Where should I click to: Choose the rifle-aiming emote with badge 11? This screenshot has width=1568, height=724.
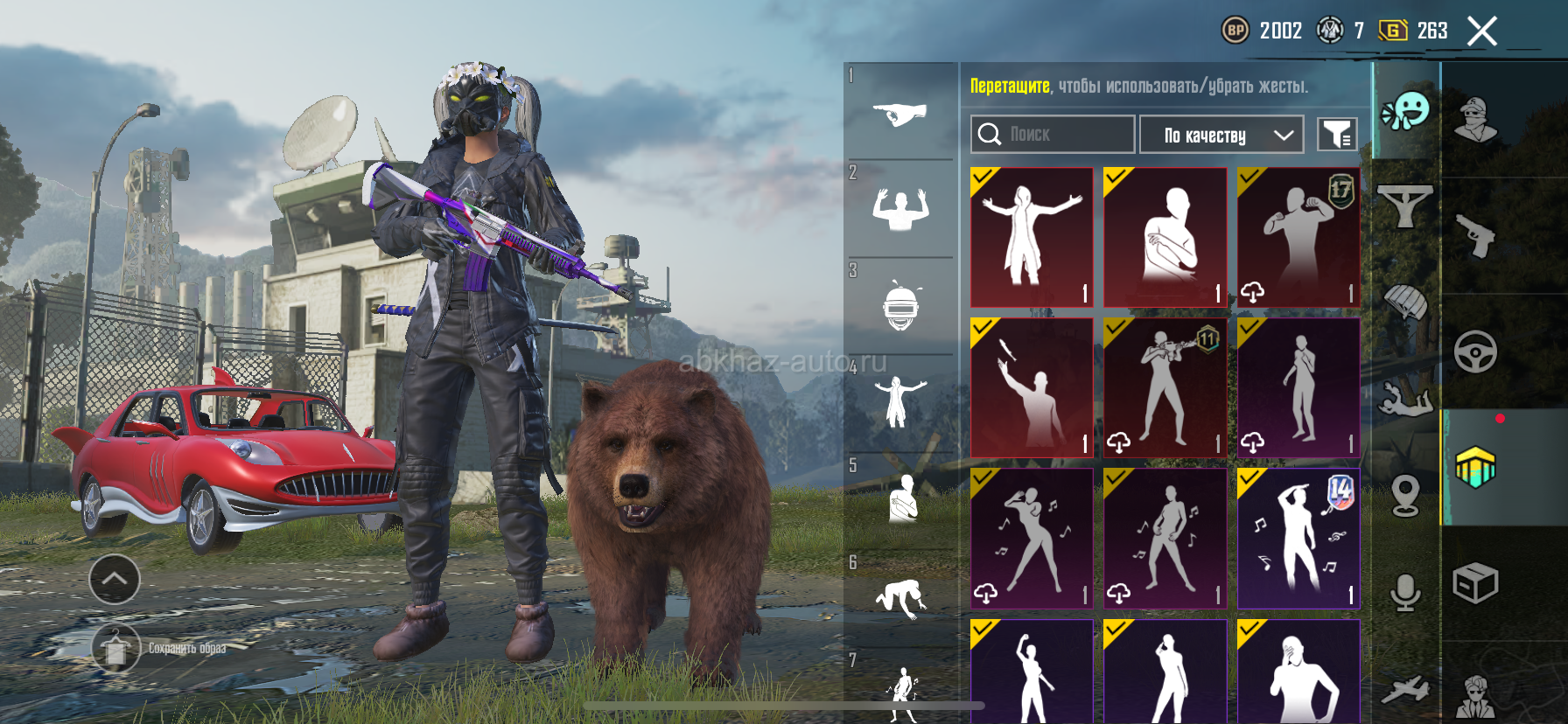(x=1165, y=387)
